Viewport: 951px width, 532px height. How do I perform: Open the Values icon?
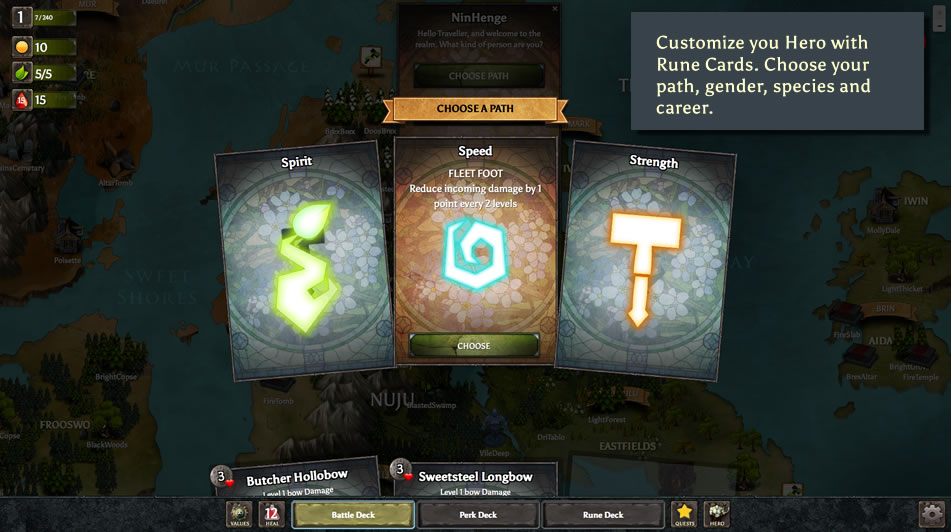(240, 514)
